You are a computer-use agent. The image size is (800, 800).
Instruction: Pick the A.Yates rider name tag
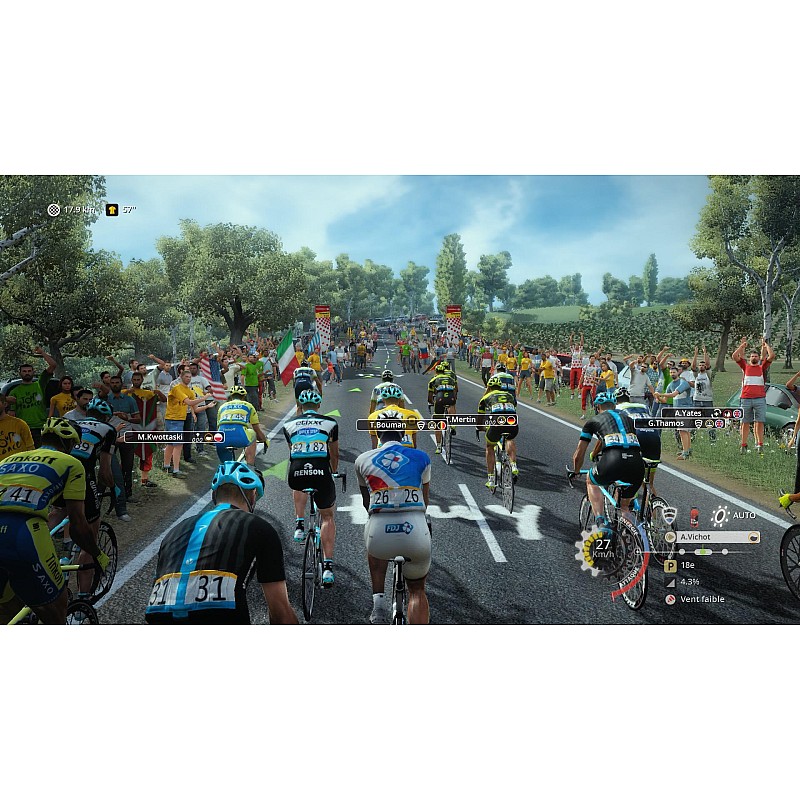[x=700, y=412]
